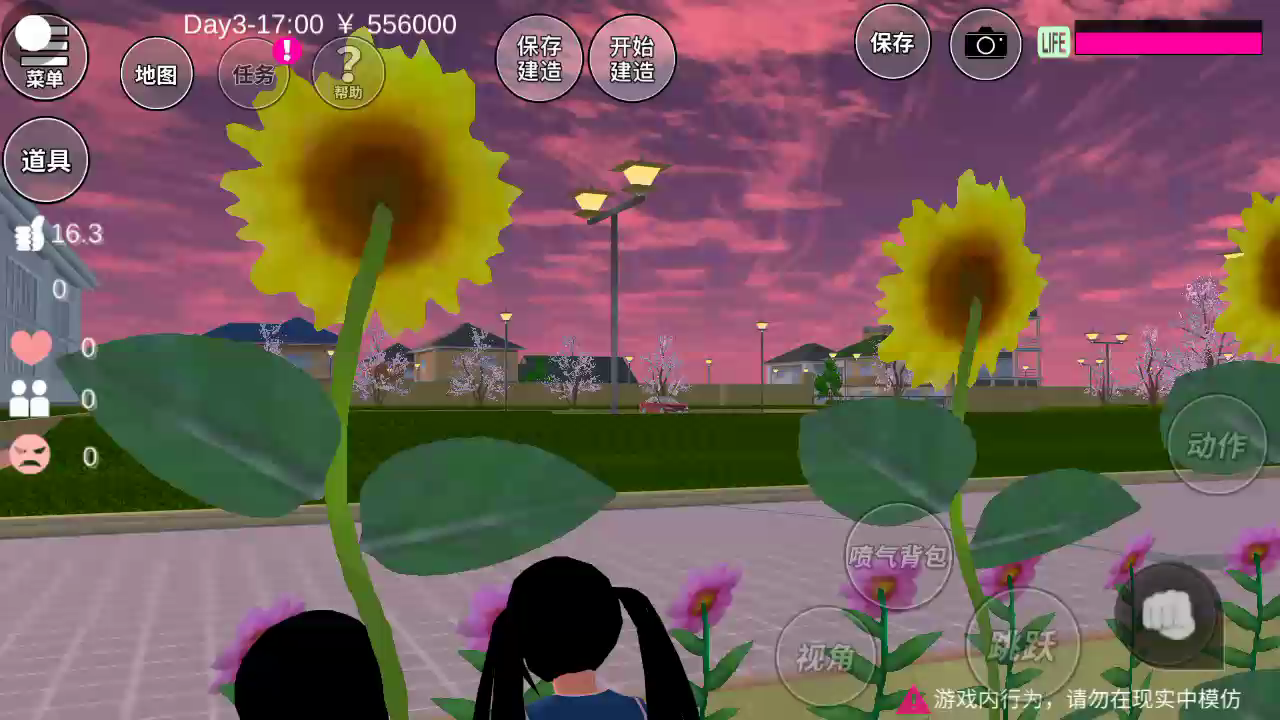The image size is (1280, 720).
Task: Switch the 视角 camera view
Action: point(826,656)
